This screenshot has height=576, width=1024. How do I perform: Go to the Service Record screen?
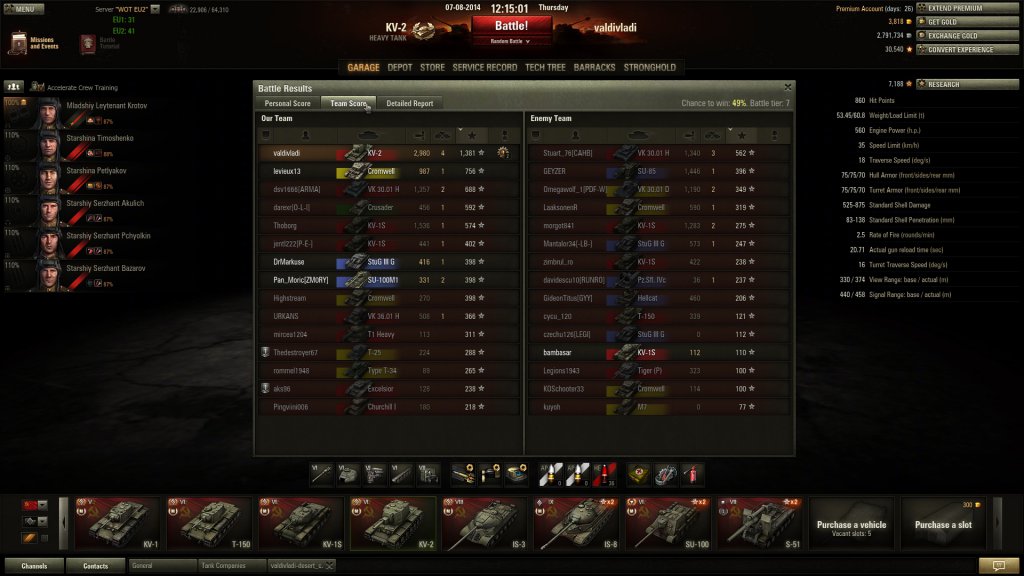(x=484, y=67)
